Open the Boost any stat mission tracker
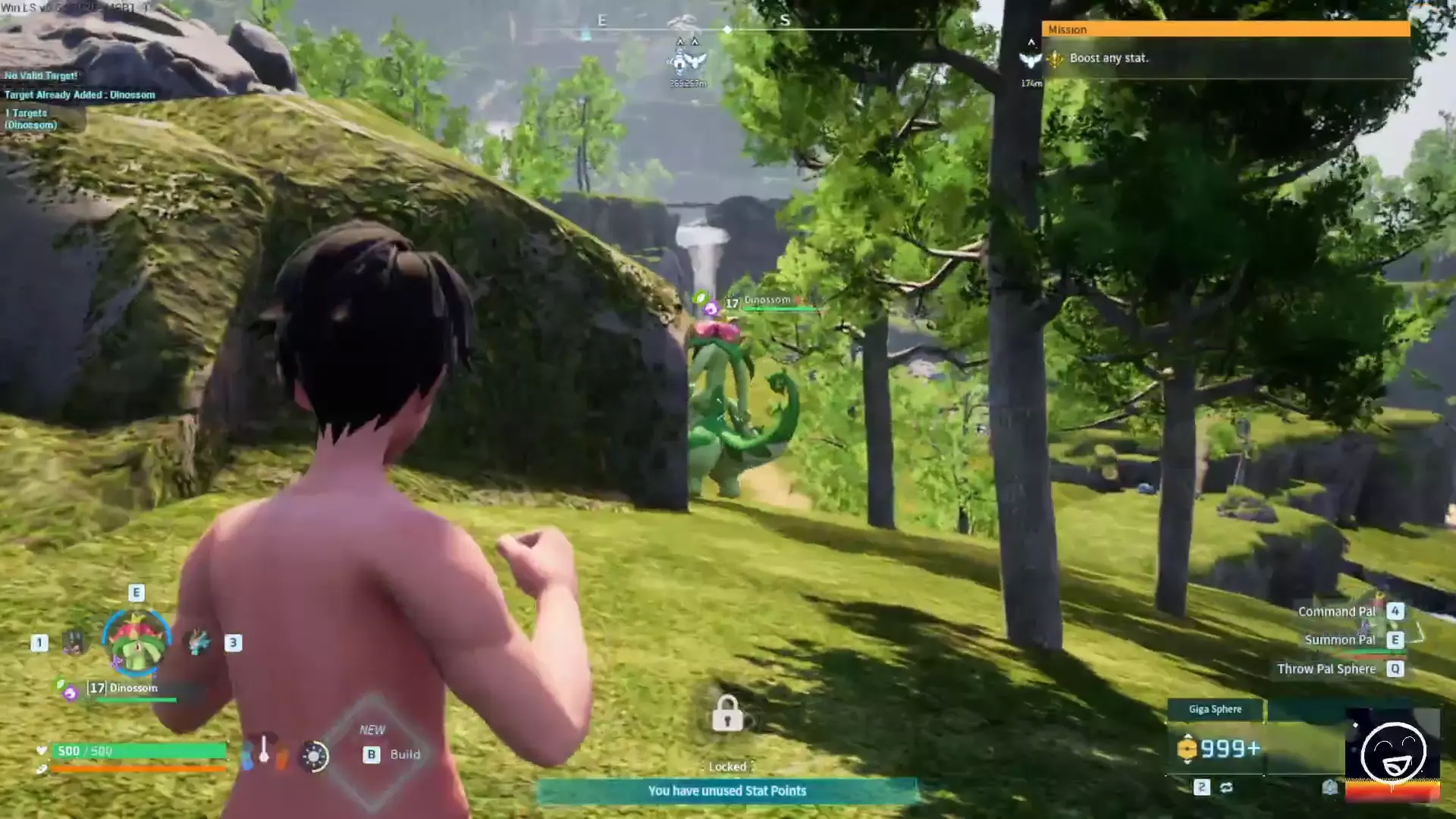1456x819 pixels. pyautogui.click(x=1225, y=58)
